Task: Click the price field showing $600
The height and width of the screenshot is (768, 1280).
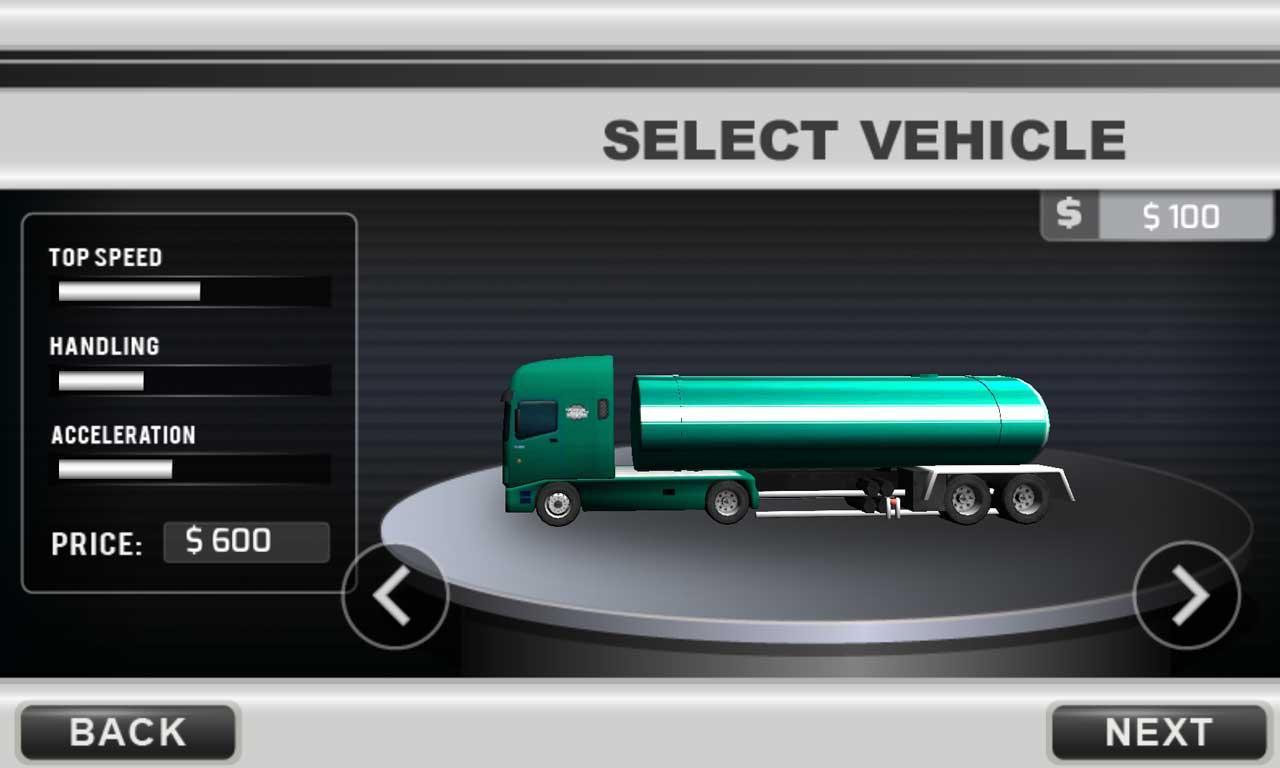Action: 246,542
